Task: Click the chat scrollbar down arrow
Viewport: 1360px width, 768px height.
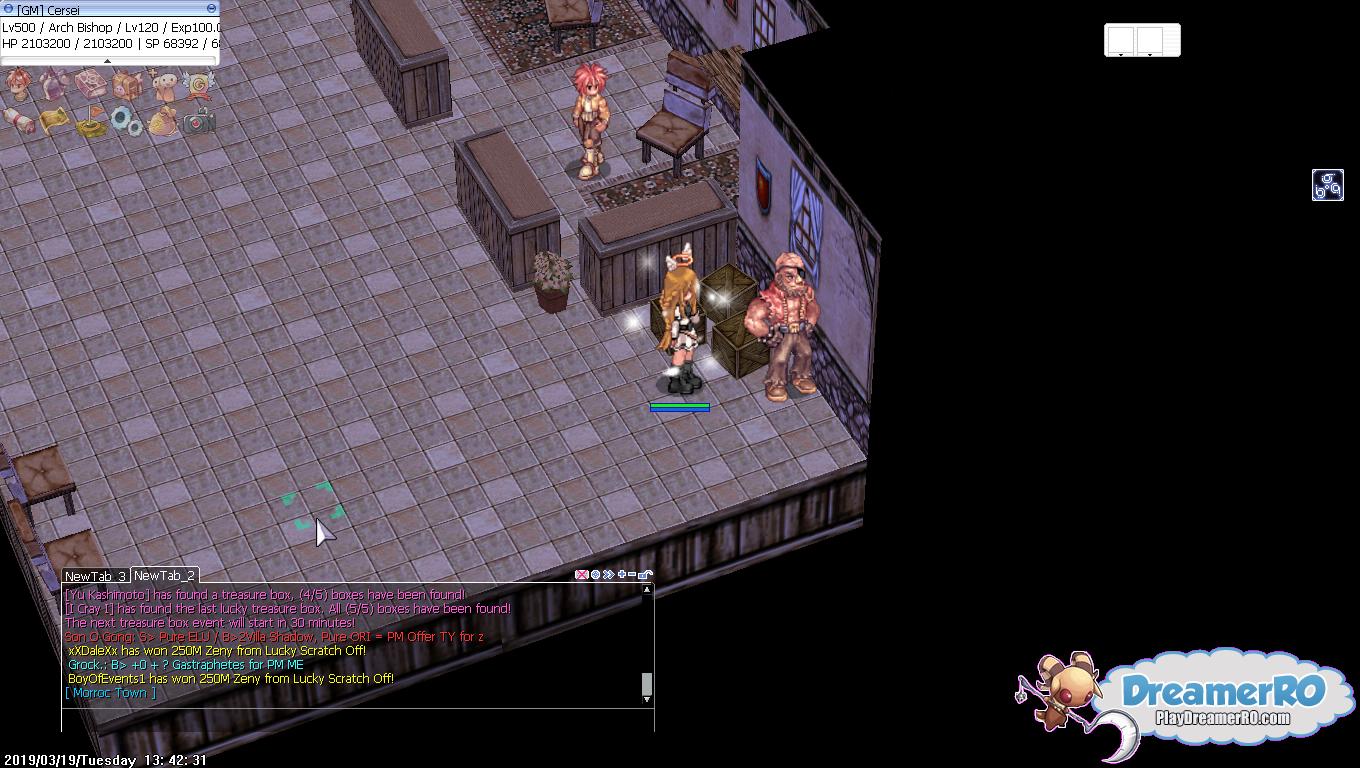Action: click(x=647, y=699)
